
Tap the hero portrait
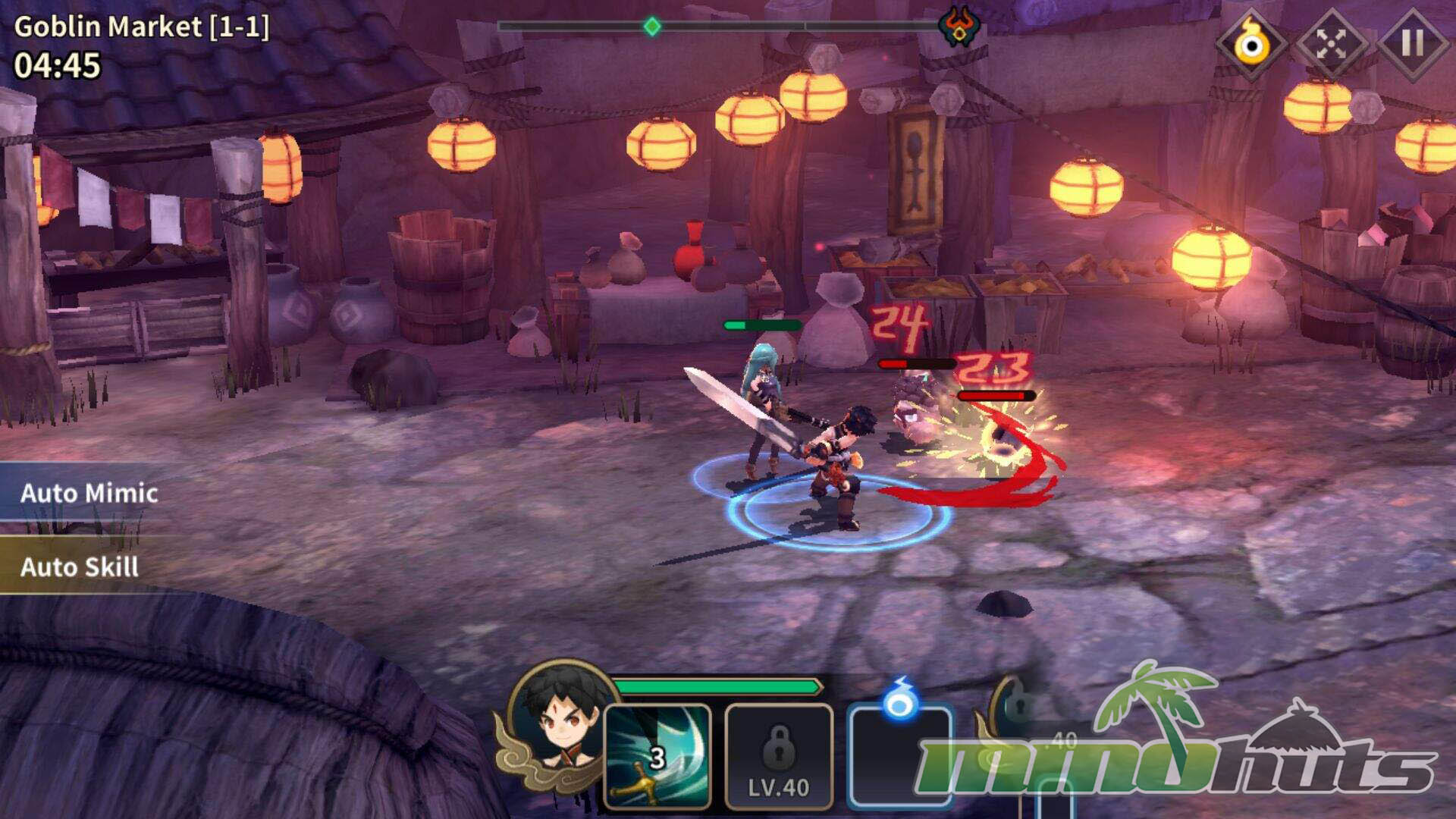tap(561, 720)
